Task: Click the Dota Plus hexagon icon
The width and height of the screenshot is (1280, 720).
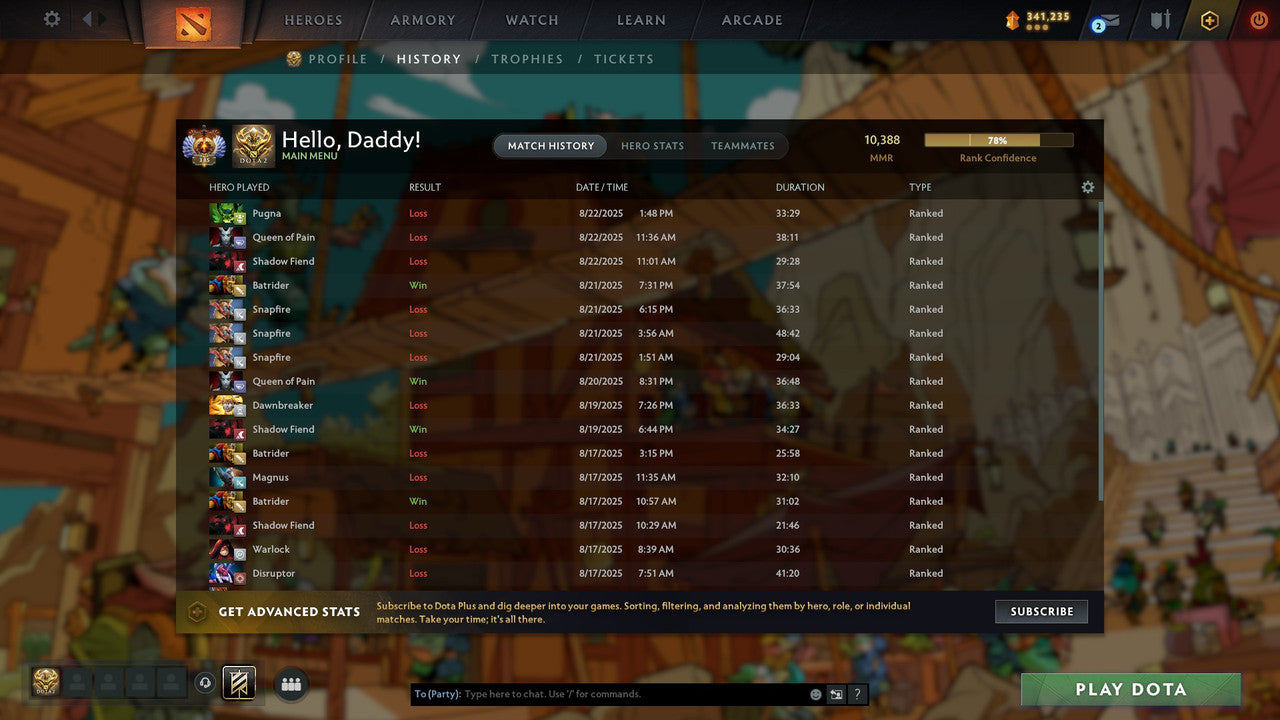Action: click(x=1209, y=19)
